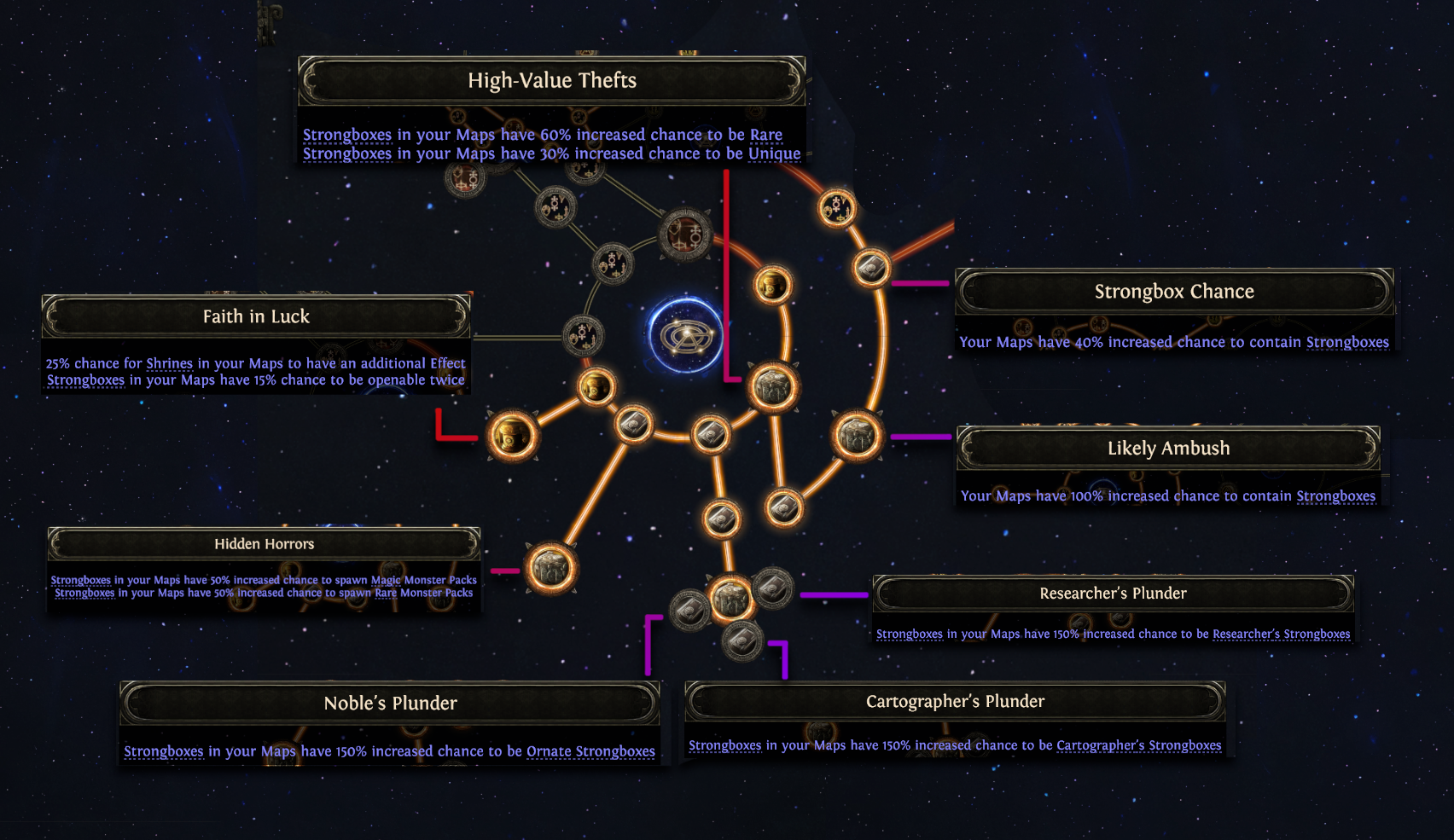Select the Faith in Luck passive node
The width and height of the screenshot is (1454, 840).
click(x=513, y=436)
